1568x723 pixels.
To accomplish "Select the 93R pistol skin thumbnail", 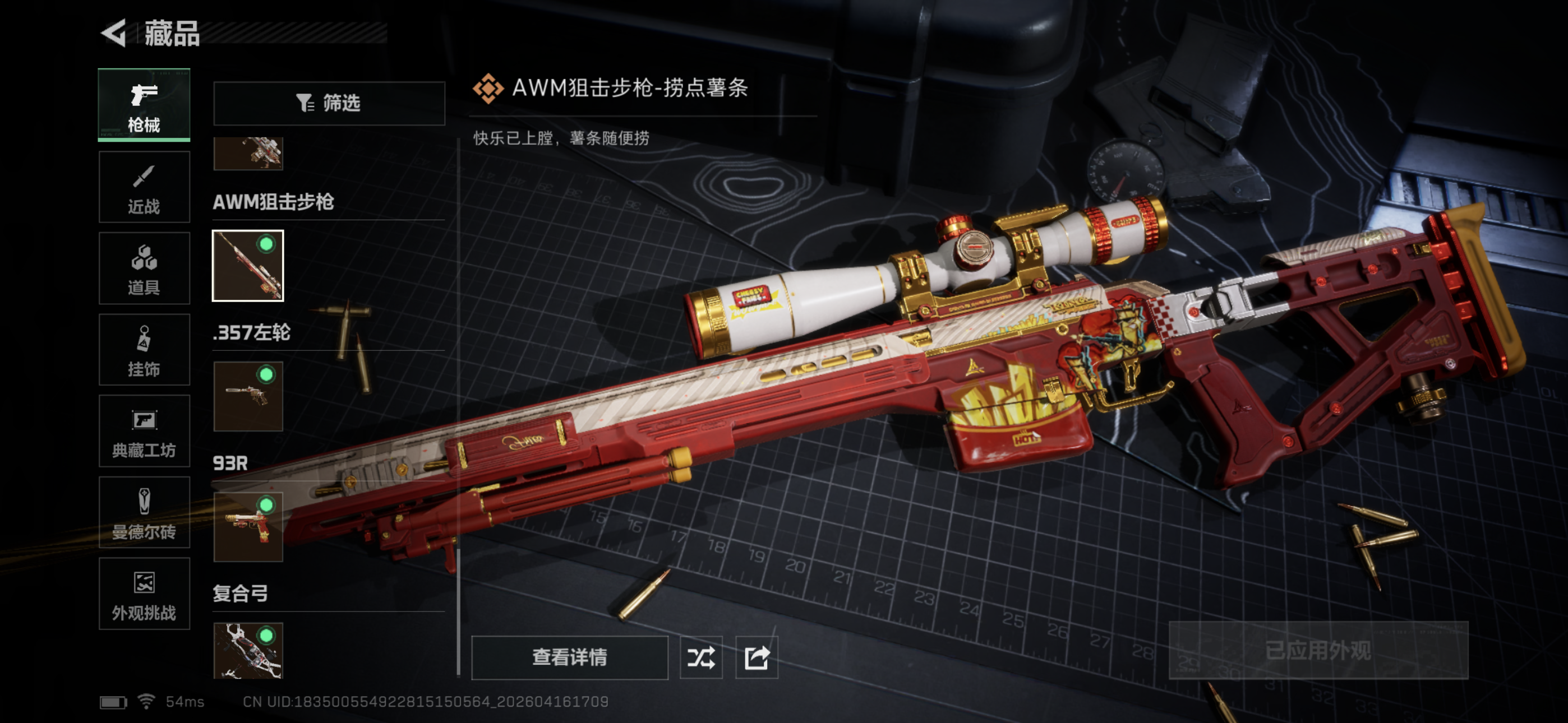I will click(248, 527).
